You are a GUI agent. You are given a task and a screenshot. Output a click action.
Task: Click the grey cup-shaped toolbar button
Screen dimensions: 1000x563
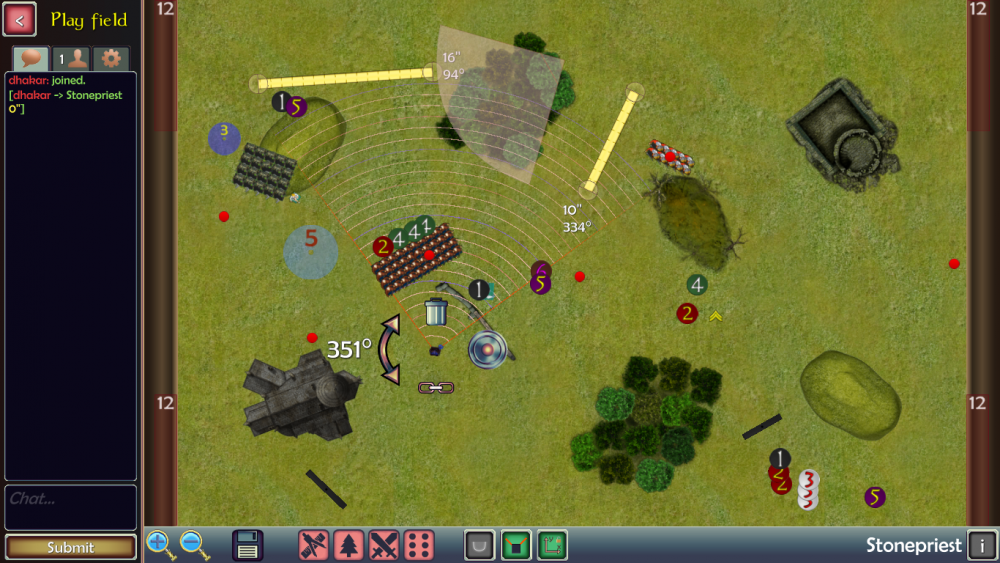(480, 545)
